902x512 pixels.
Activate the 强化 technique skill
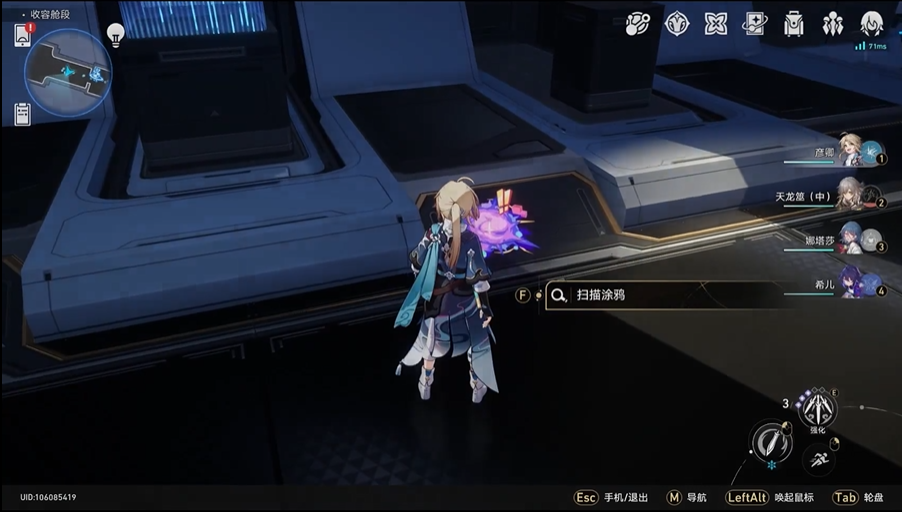(819, 407)
